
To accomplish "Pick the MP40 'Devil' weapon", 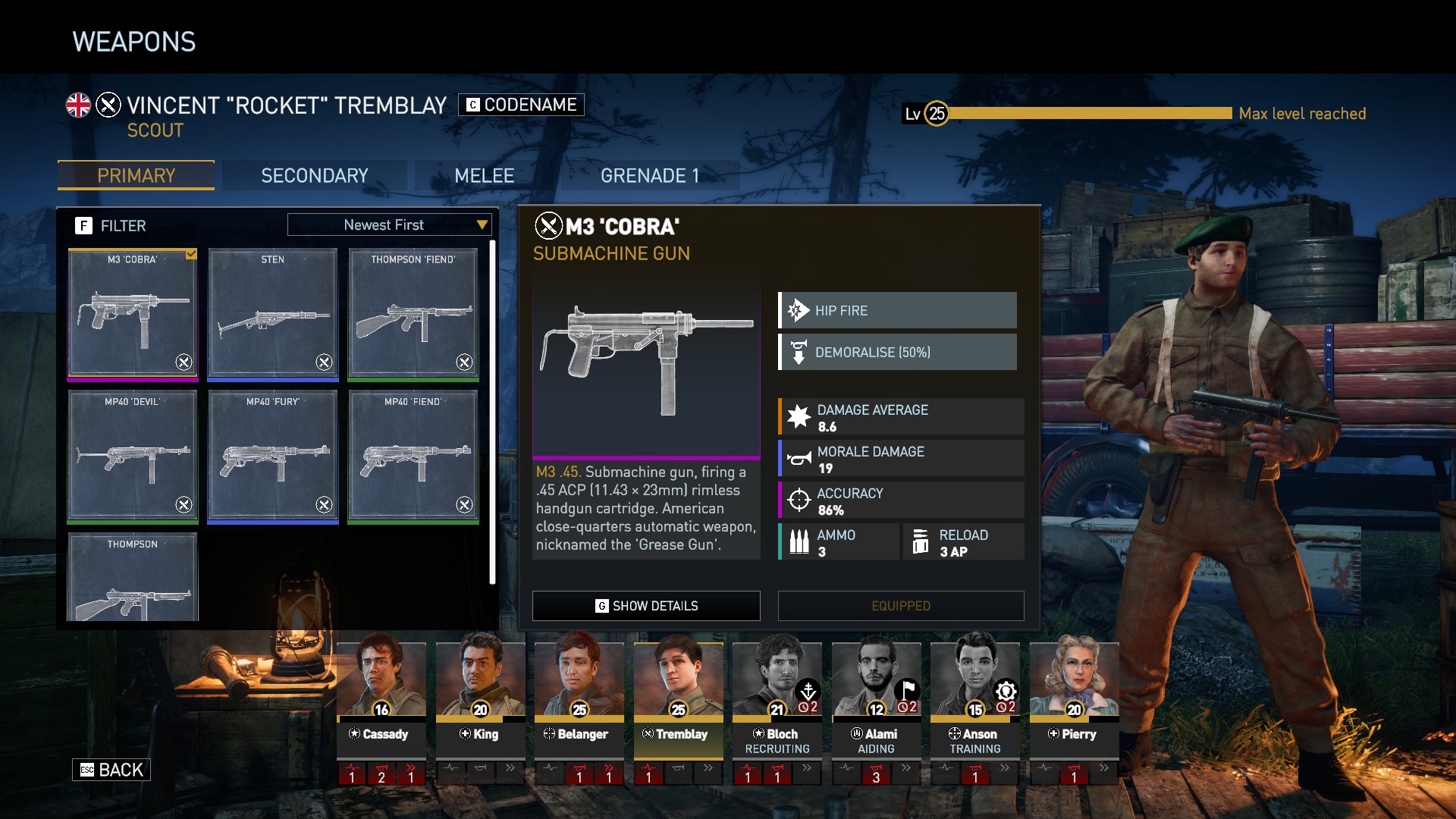I will point(133,455).
